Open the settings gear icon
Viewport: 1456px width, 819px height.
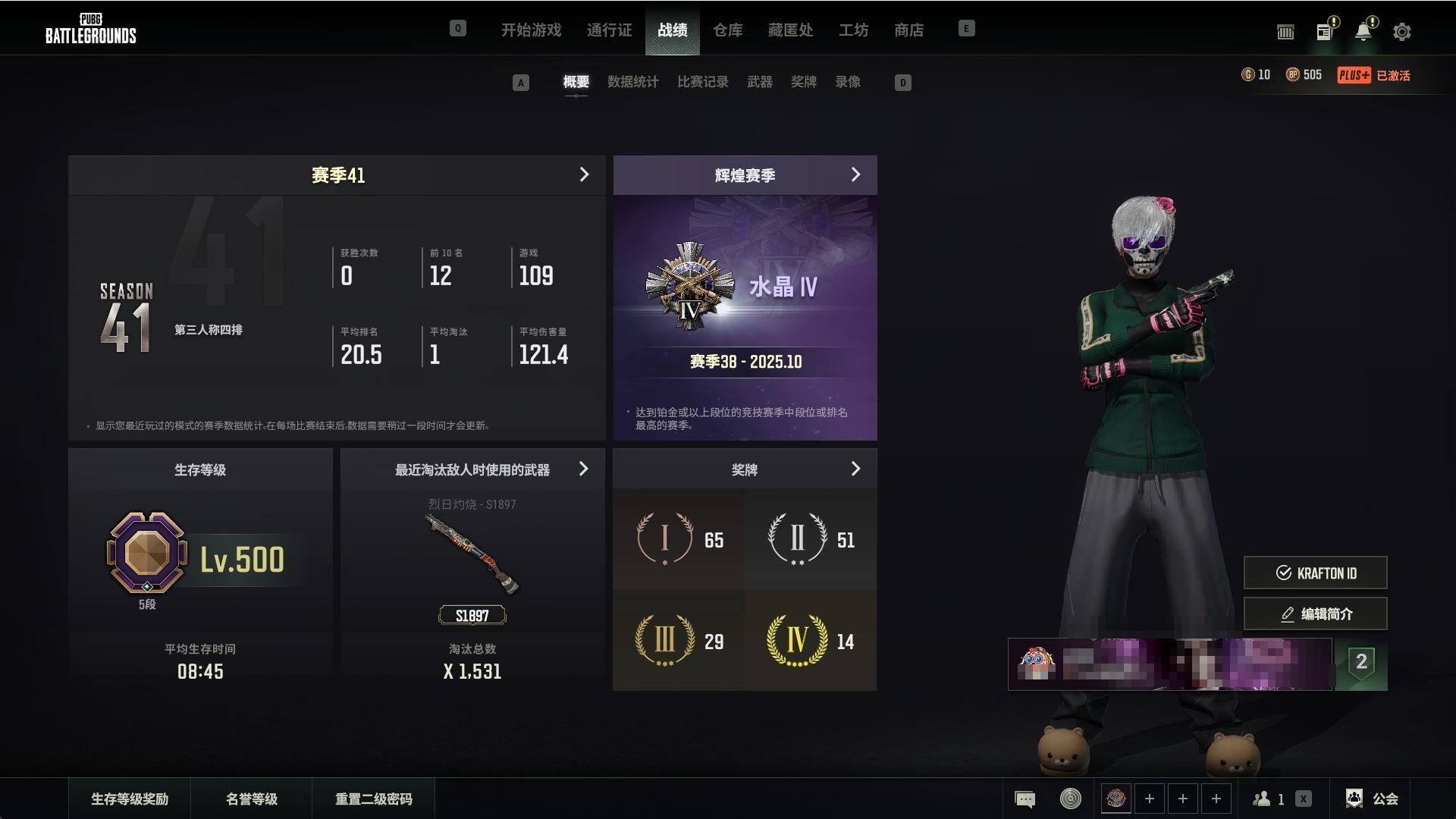click(1401, 32)
